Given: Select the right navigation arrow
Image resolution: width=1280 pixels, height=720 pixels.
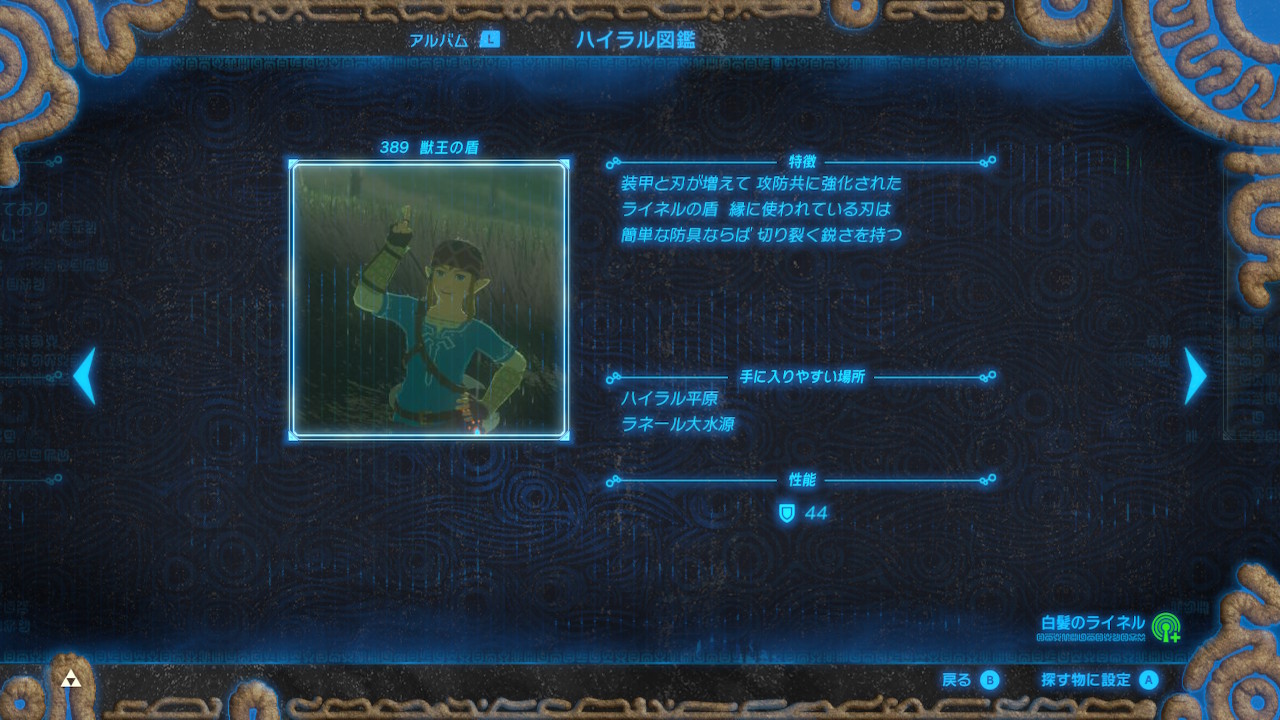Looking at the screenshot, I should 1196,375.
